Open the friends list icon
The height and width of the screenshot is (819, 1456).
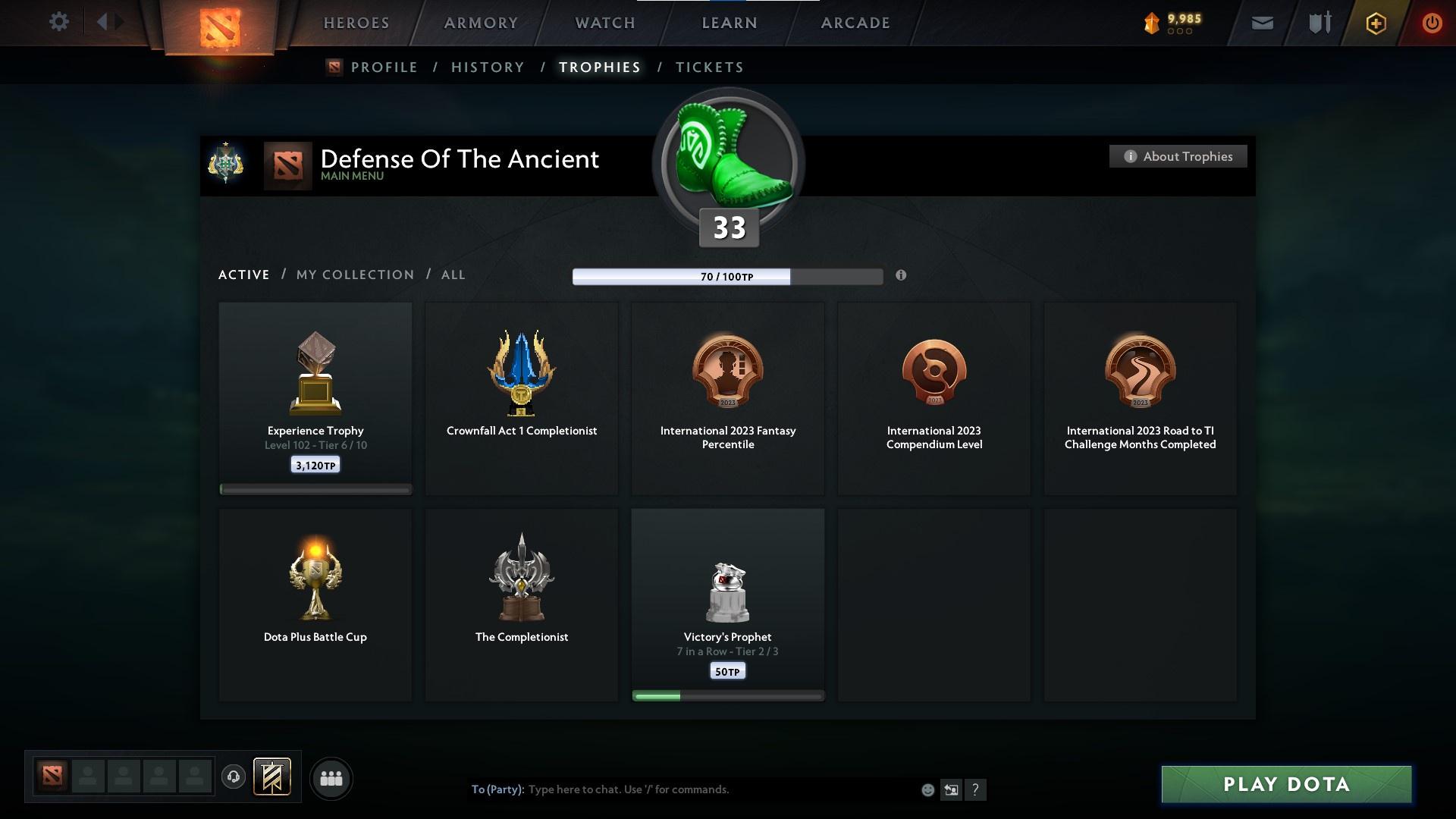point(330,778)
